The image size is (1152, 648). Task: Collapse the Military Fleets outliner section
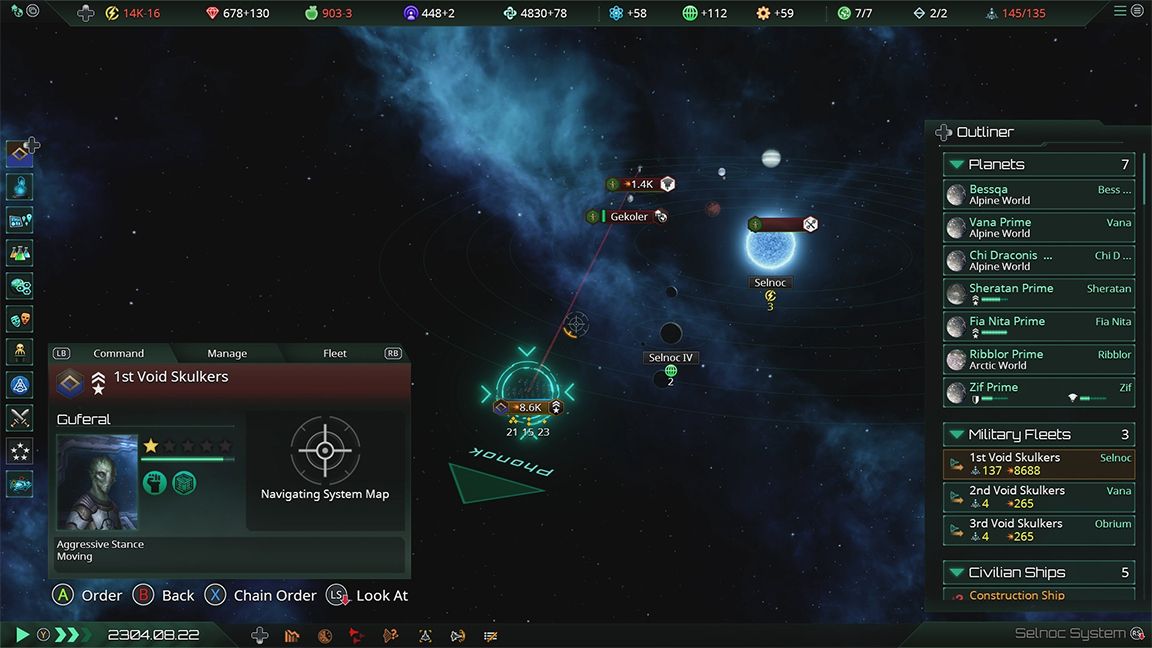click(957, 434)
